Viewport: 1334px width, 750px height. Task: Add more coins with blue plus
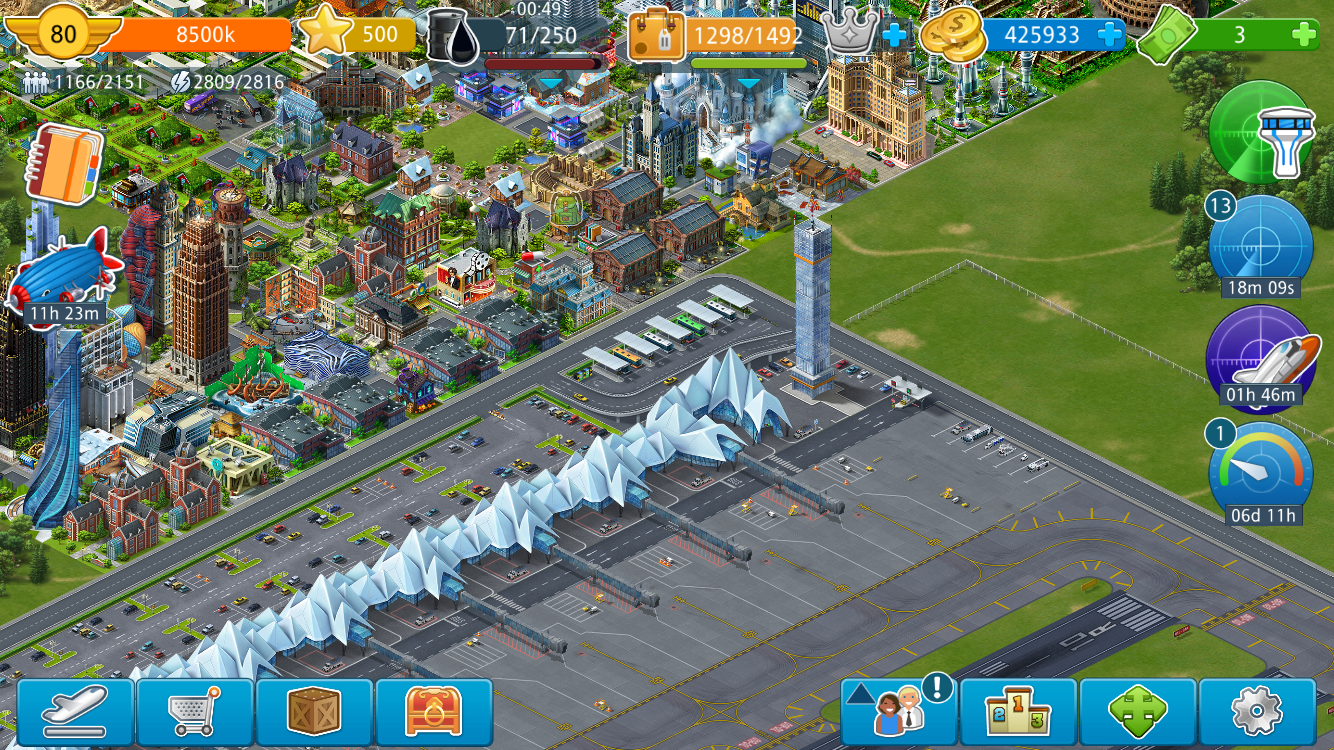[x=1109, y=35]
